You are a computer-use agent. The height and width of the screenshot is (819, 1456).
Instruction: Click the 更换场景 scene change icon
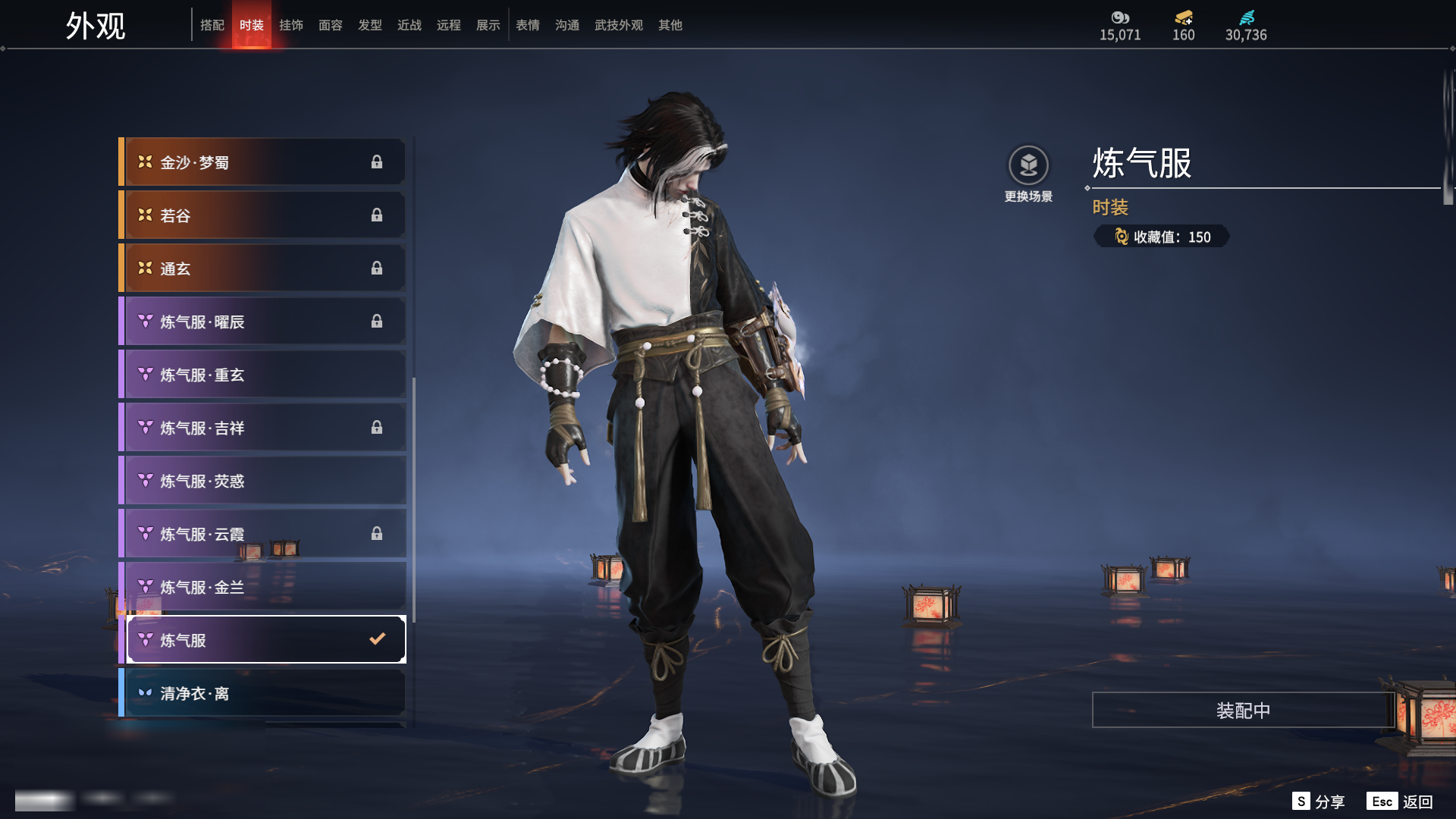pyautogui.click(x=1028, y=165)
